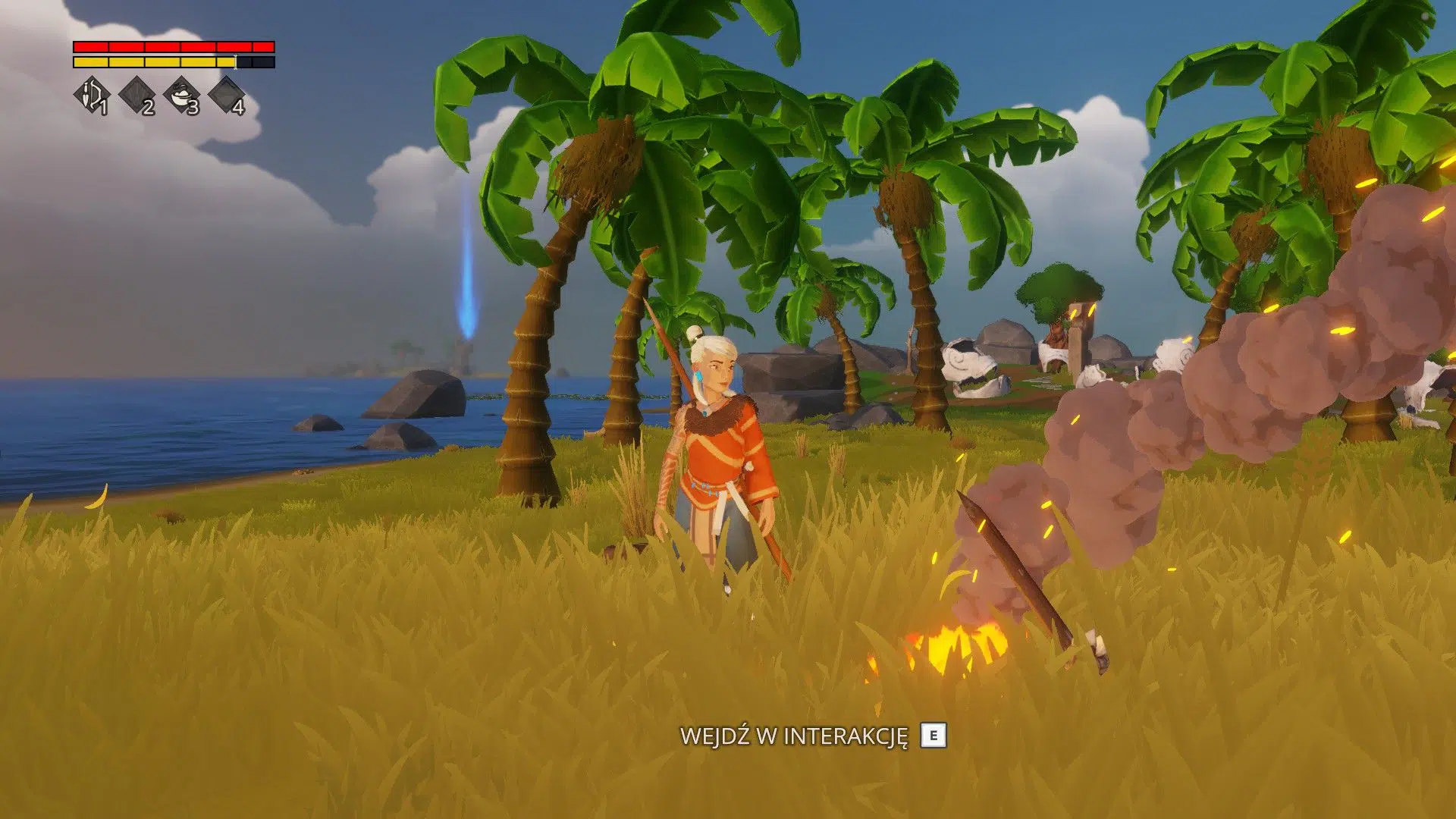The width and height of the screenshot is (1456, 819).
Task: Select the bow and arrow slot 1
Action: pos(91,96)
